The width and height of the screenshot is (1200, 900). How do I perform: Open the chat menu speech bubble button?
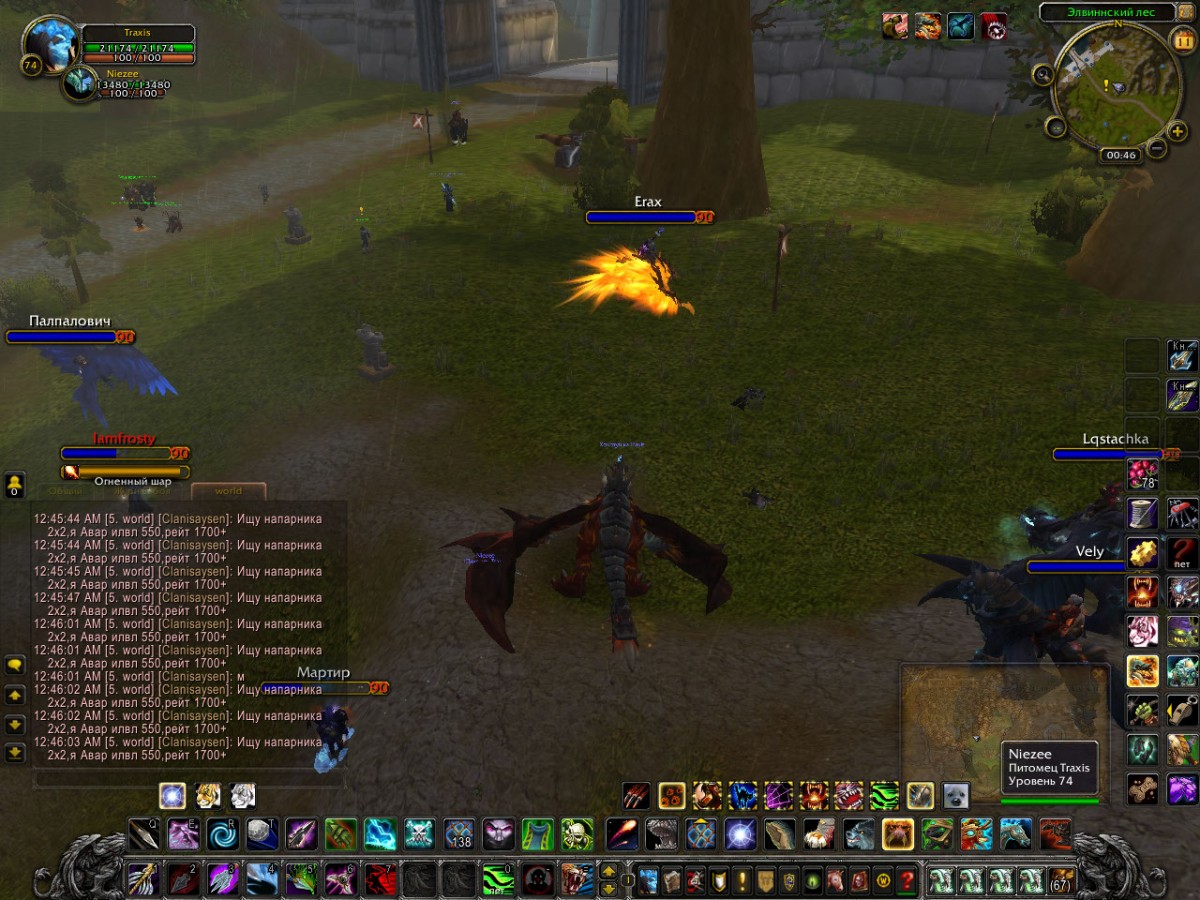click(x=15, y=664)
